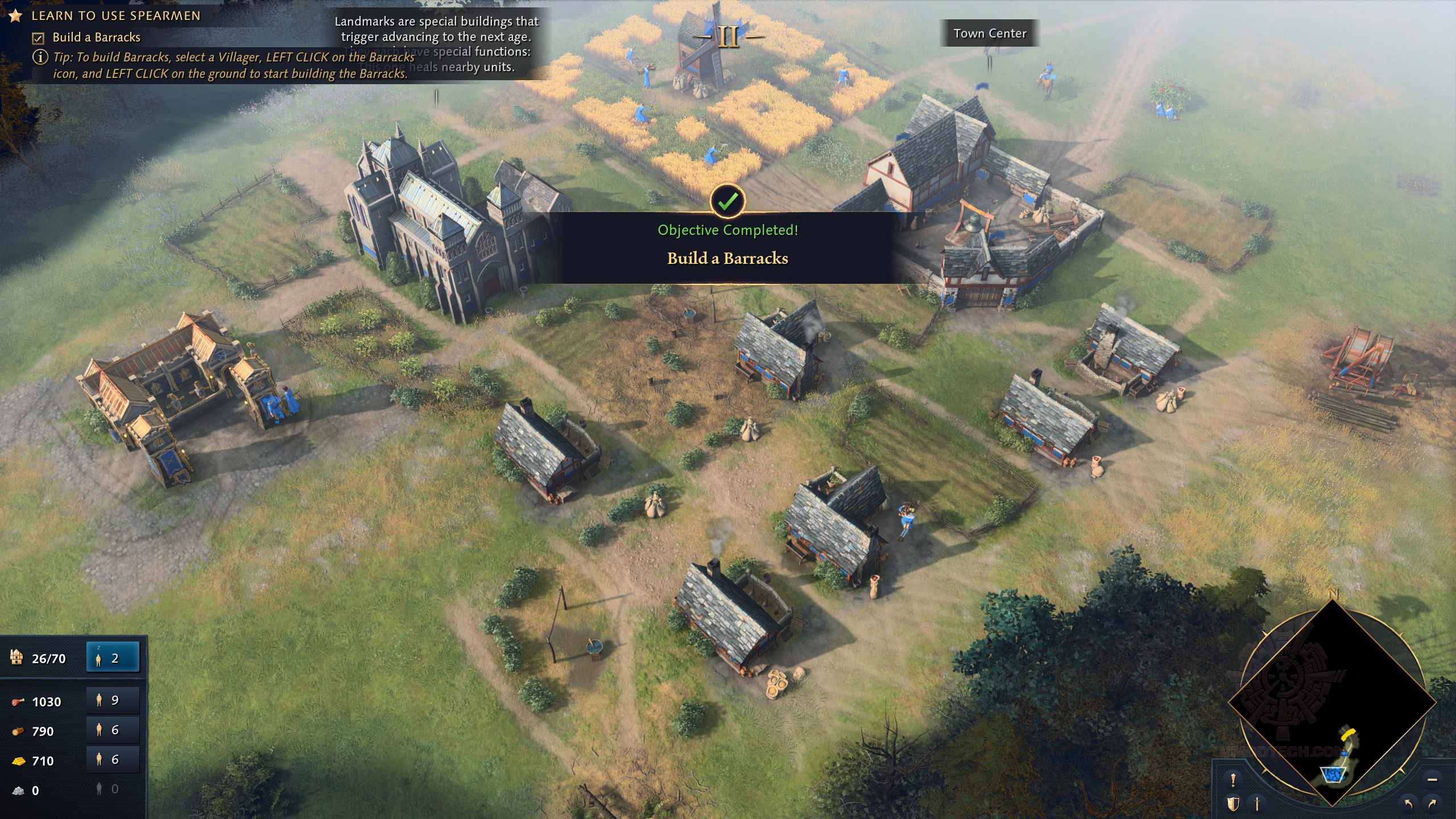This screenshot has height=819, width=1456.
Task: Select the 6 villagers gathering wood
Action: click(113, 730)
